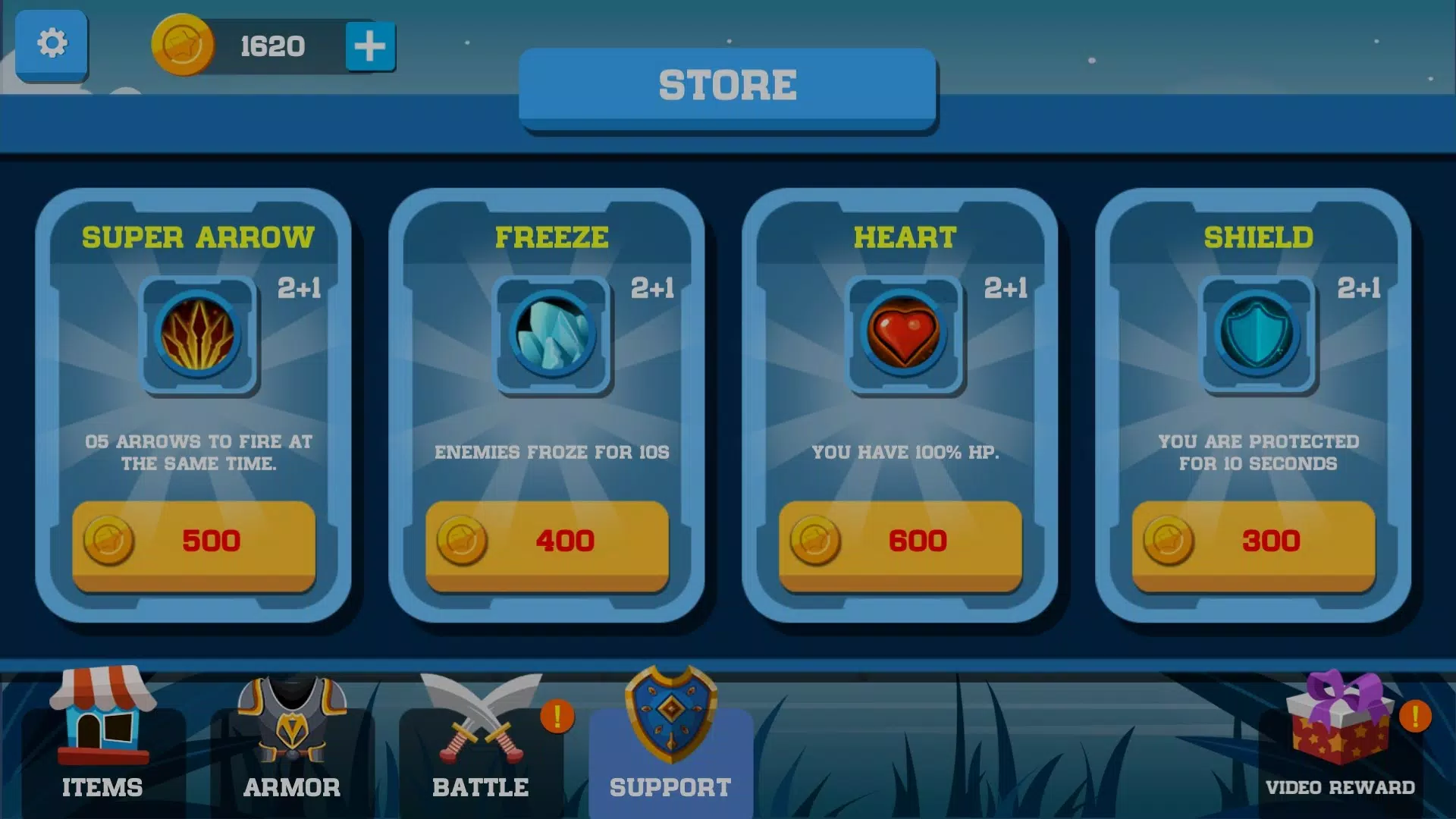Select the Super Arrow icon

click(x=199, y=334)
